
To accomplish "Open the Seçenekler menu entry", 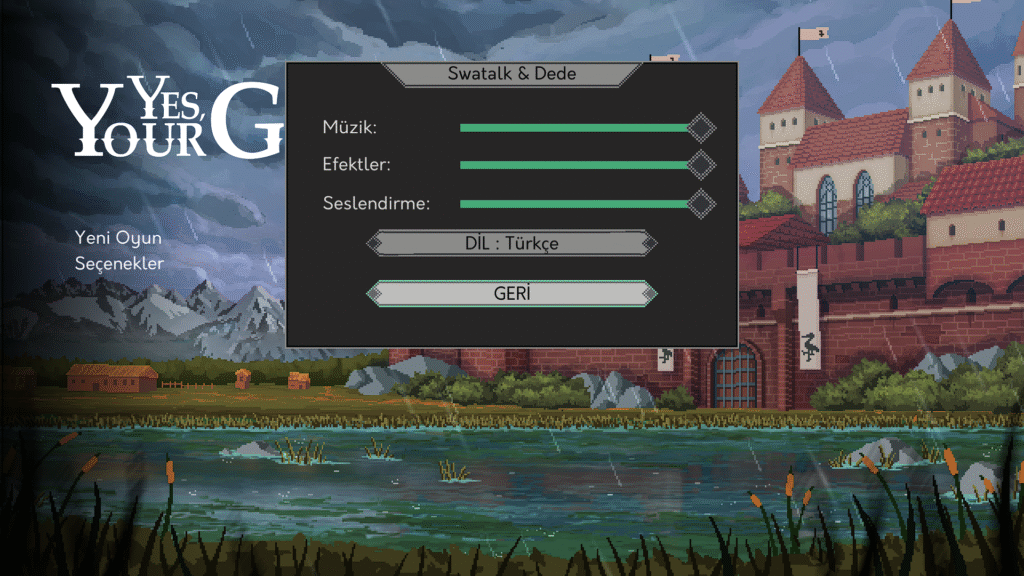I will [x=119, y=263].
